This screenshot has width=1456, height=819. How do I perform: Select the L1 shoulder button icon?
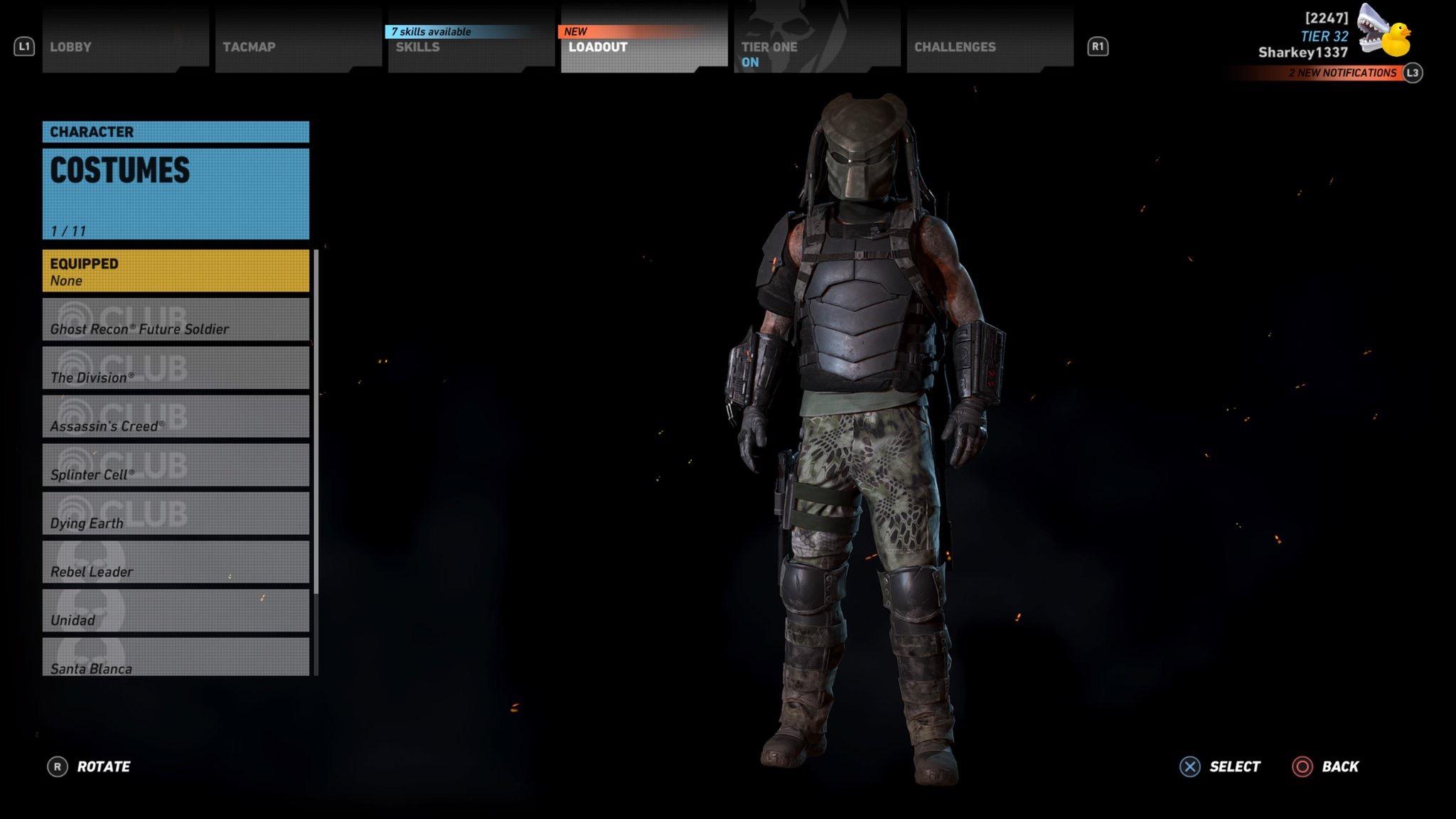pos(25,47)
